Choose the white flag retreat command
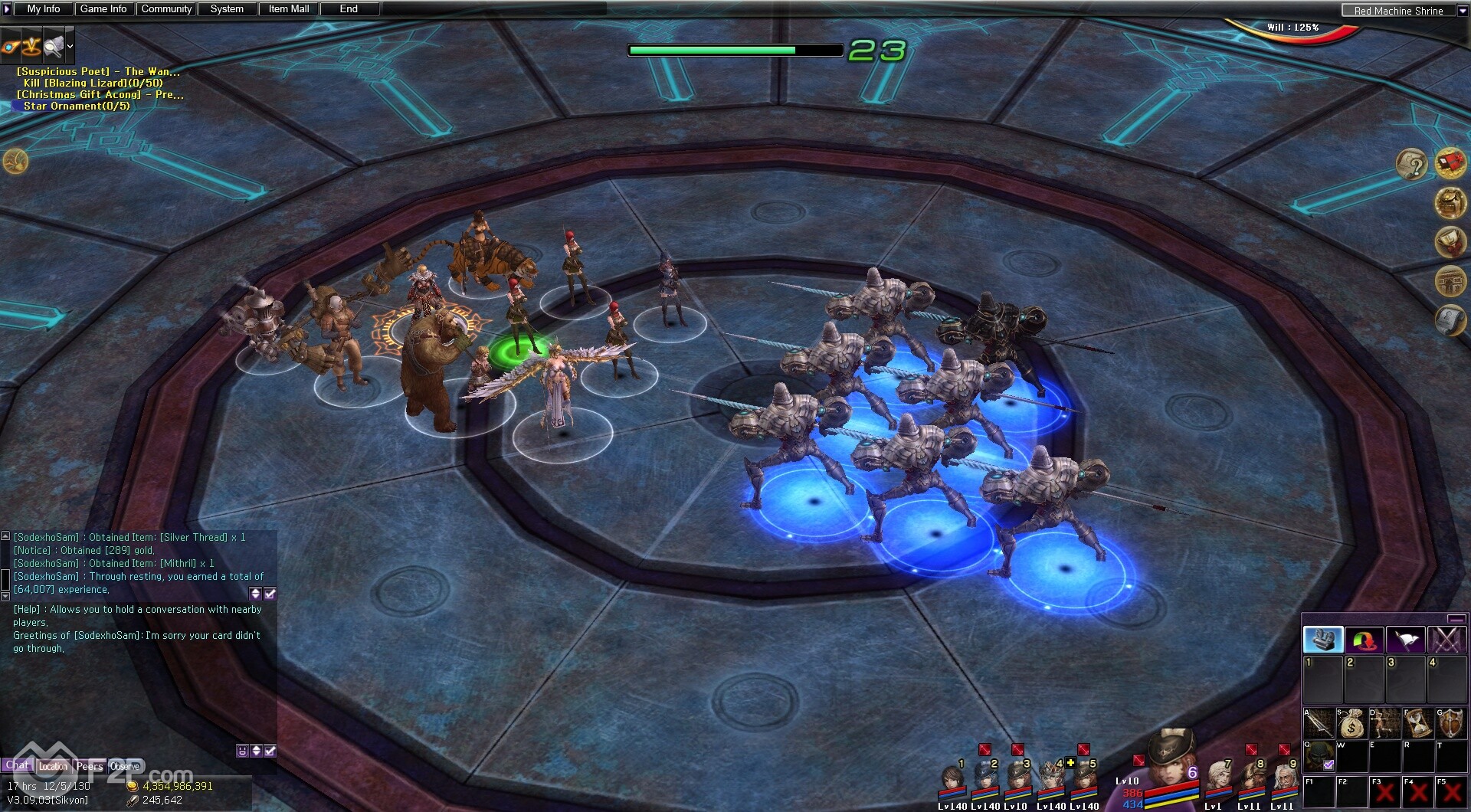The width and height of the screenshot is (1471, 812). coord(1405,640)
